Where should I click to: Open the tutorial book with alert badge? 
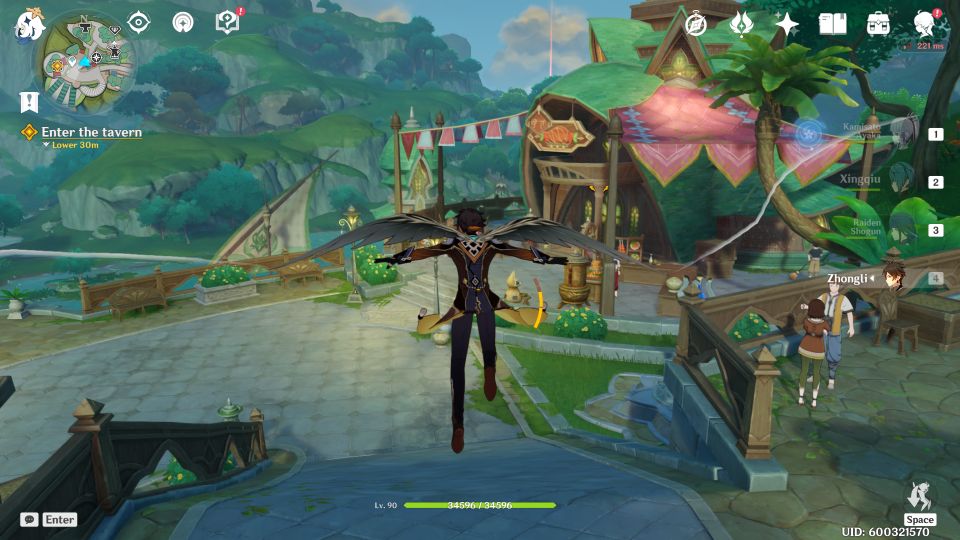[x=228, y=22]
